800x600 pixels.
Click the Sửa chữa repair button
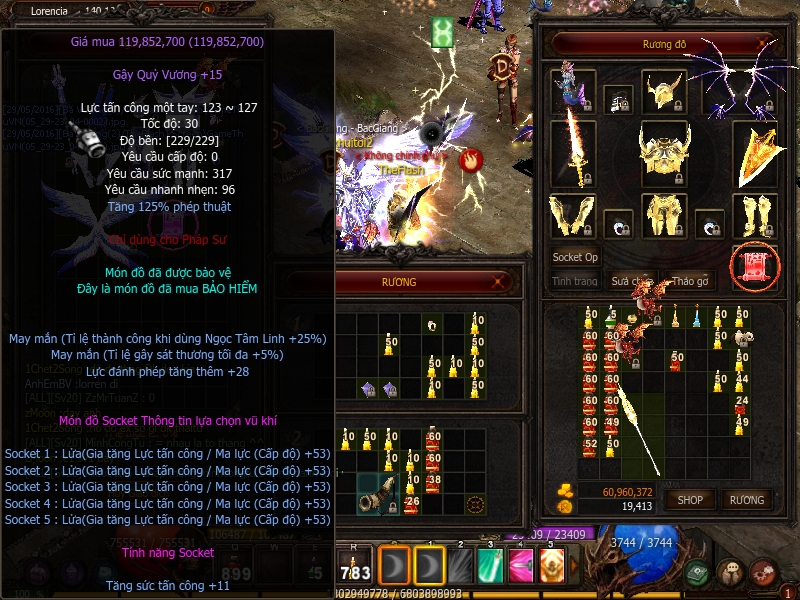coord(632,281)
